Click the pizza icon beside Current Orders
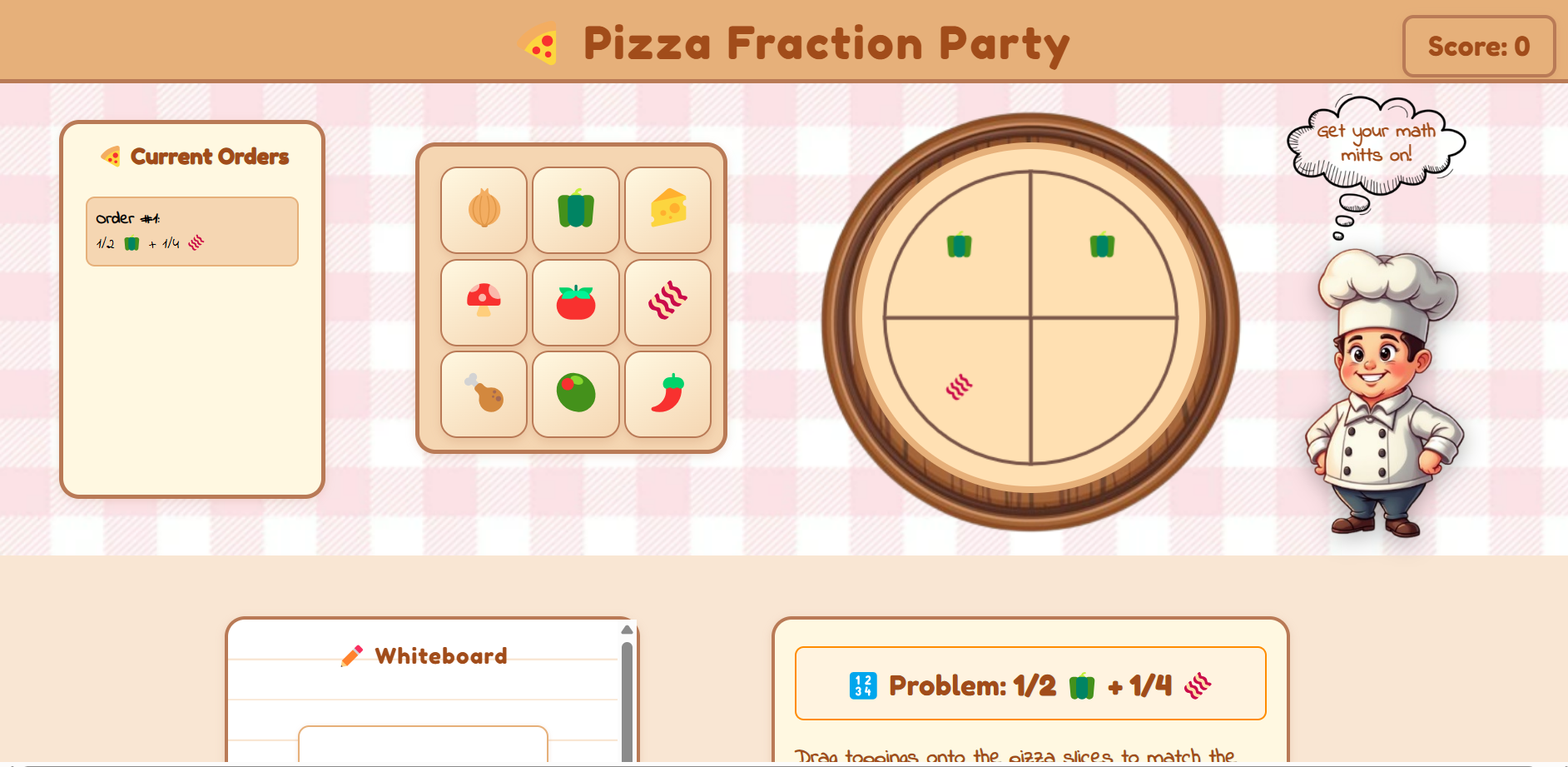The width and height of the screenshot is (1568, 767). tap(112, 155)
